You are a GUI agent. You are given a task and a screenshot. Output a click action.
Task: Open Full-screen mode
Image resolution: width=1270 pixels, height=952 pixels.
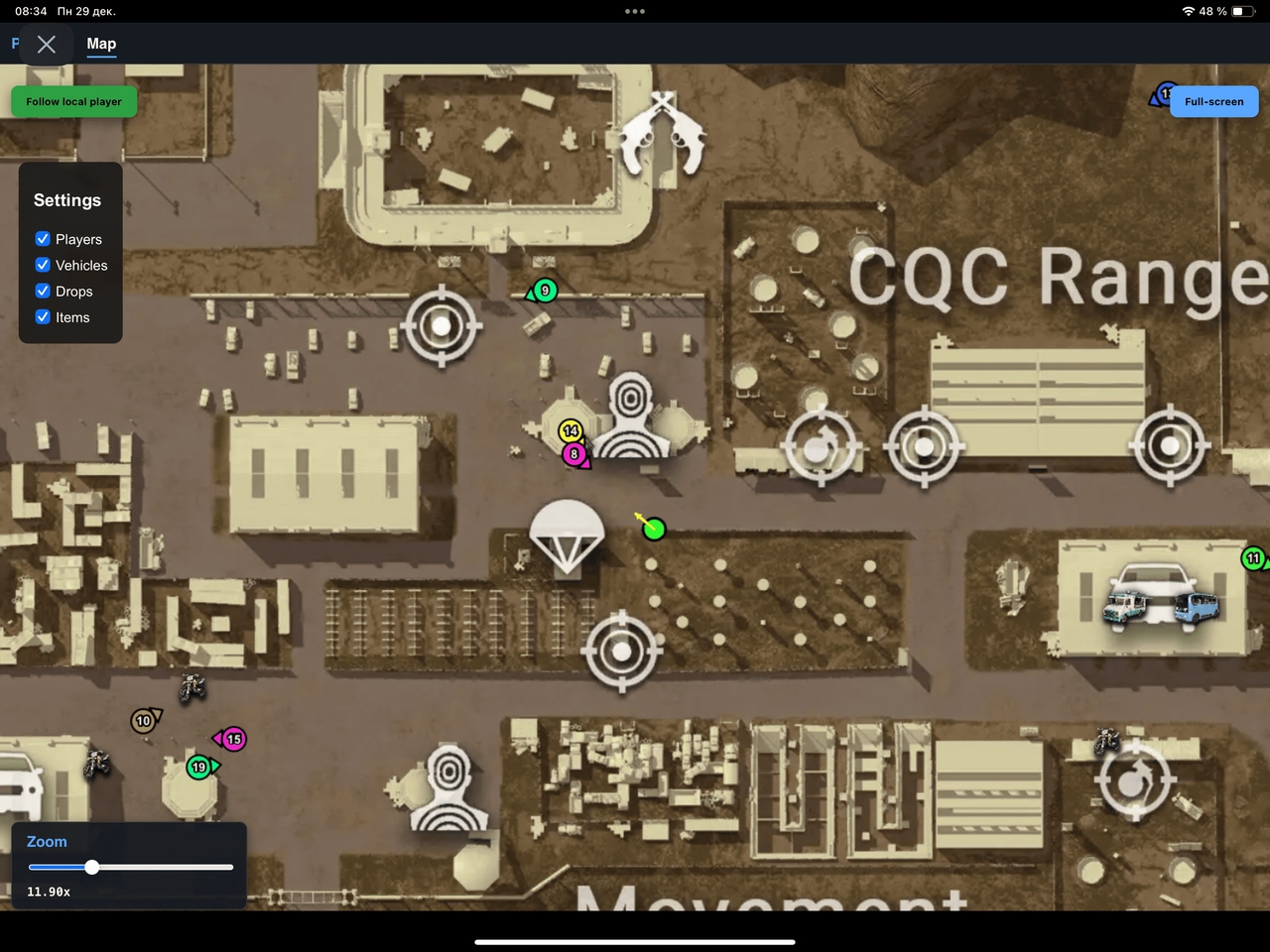click(x=1213, y=101)
